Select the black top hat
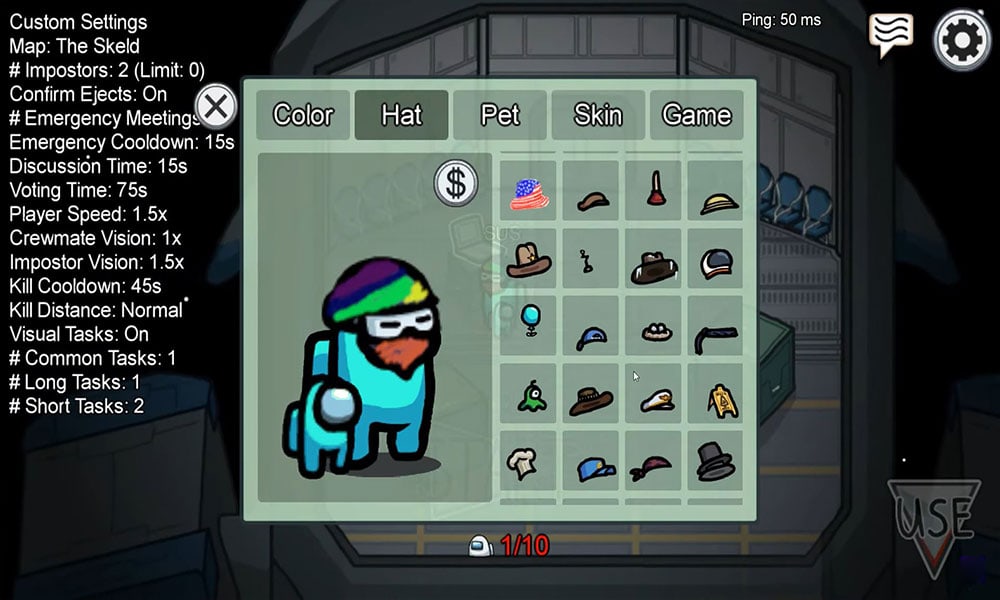The width and height of the screenshot is (1000, 600). point(715,461)
